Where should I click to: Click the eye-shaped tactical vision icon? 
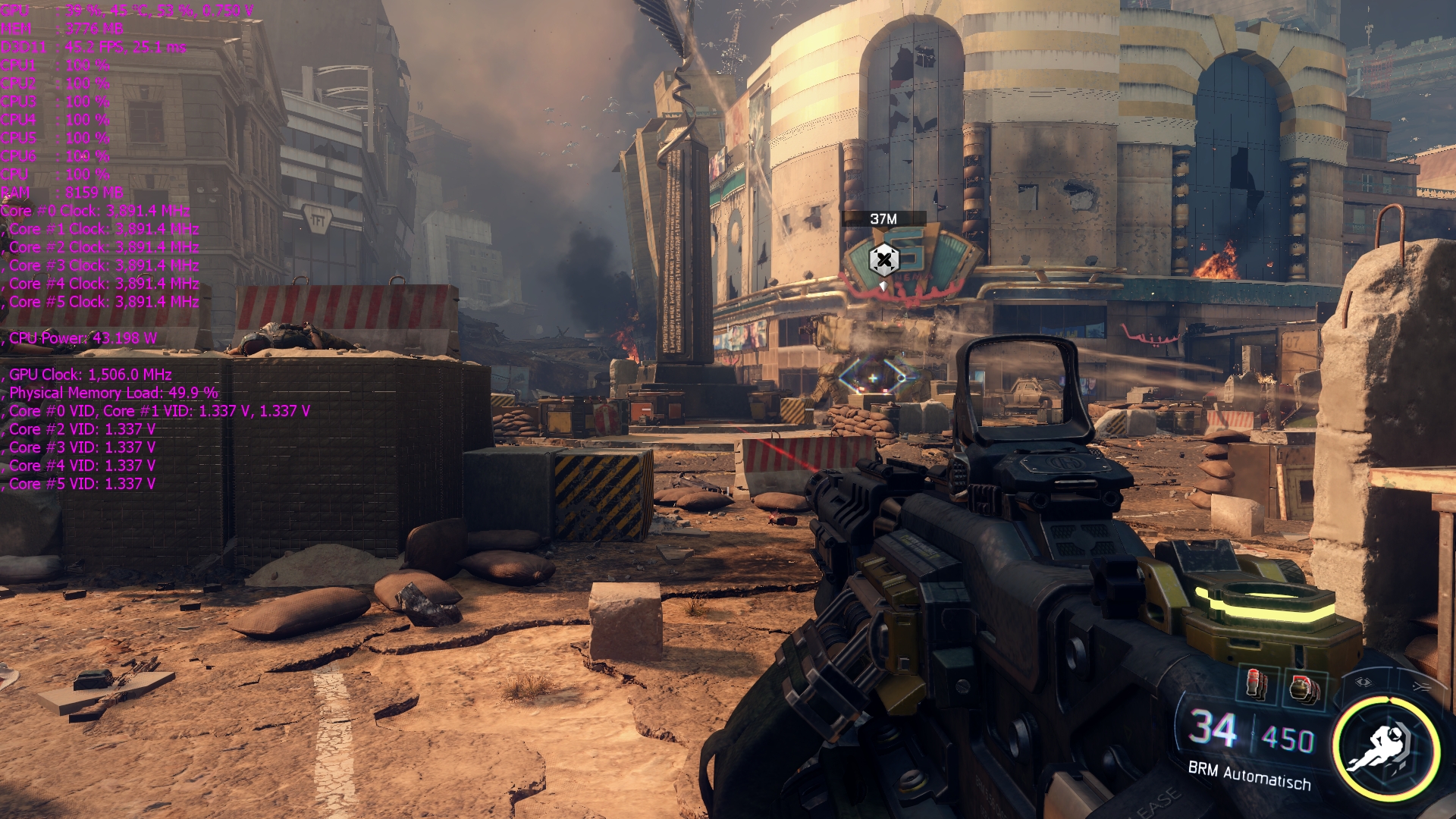click(x=1363, y=682)
